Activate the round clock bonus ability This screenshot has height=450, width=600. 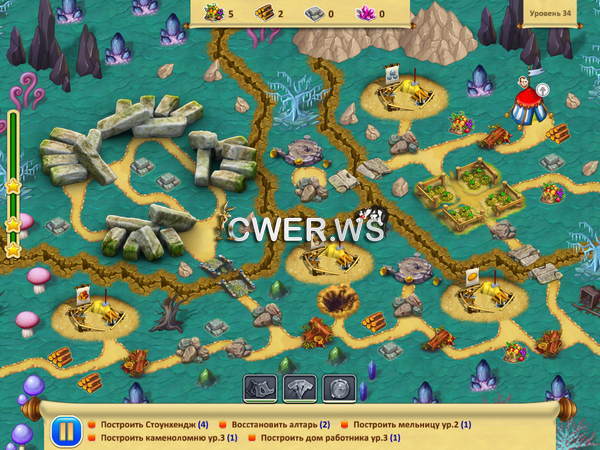coord(339,389)
